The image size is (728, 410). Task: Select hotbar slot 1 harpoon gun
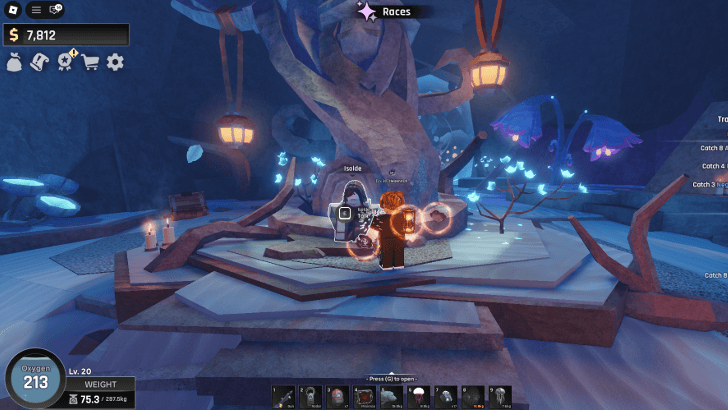click(x=284, y=397)
